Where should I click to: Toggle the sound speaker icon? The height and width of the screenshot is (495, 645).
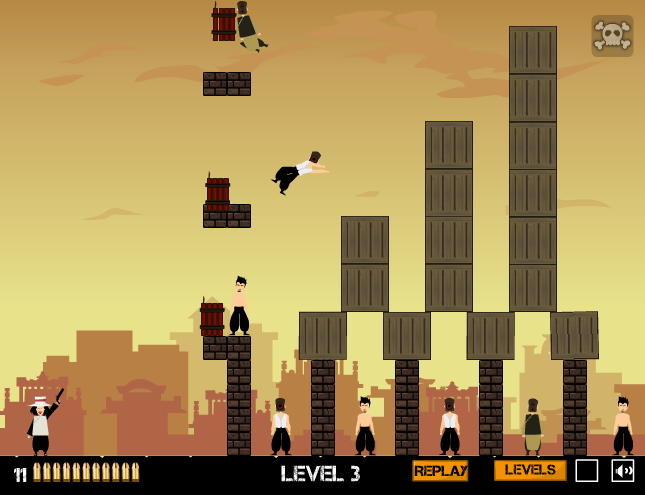[x=622, y=471]
